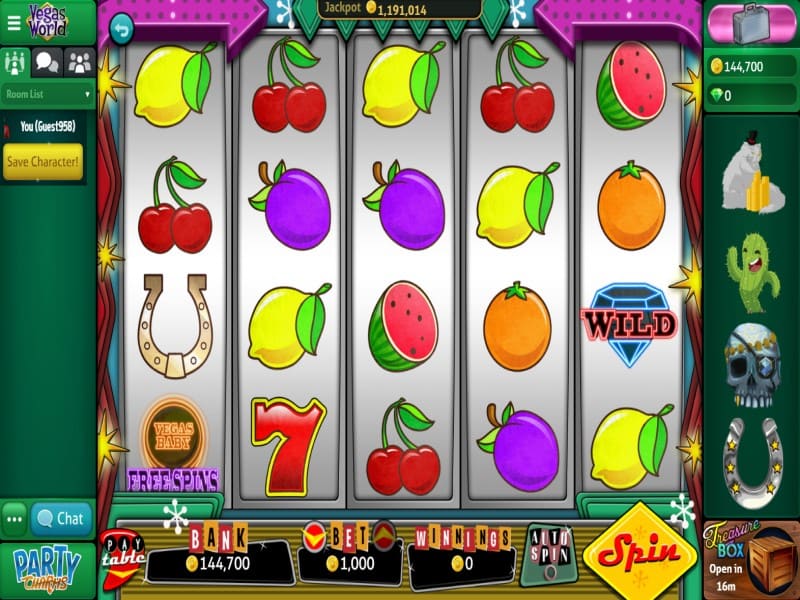
Task: Go back using the blue arrow button
Action: (121, 28)
